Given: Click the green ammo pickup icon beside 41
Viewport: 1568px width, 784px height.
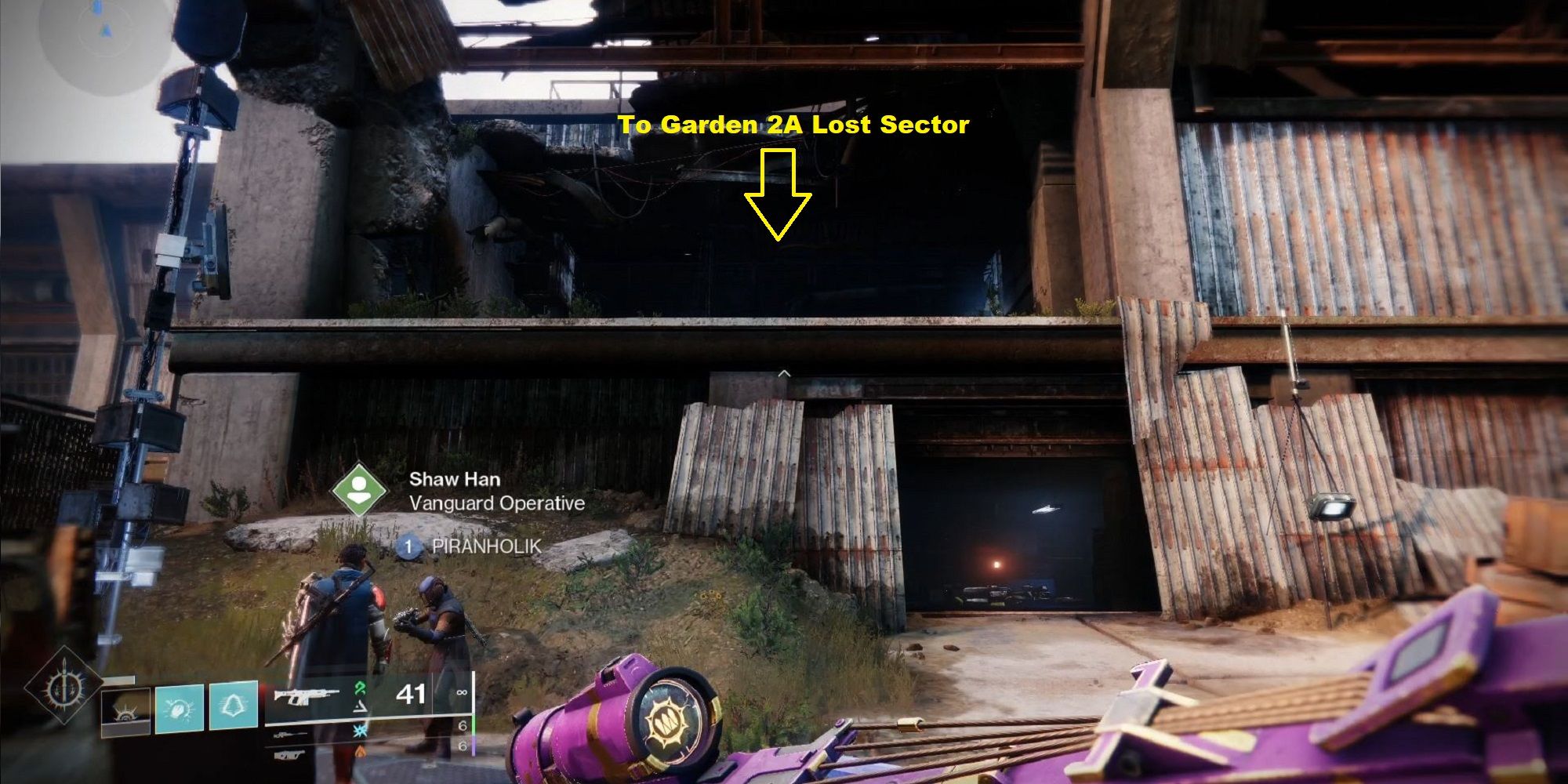Looking at the screenshot, I should click(x=361, y=688).
